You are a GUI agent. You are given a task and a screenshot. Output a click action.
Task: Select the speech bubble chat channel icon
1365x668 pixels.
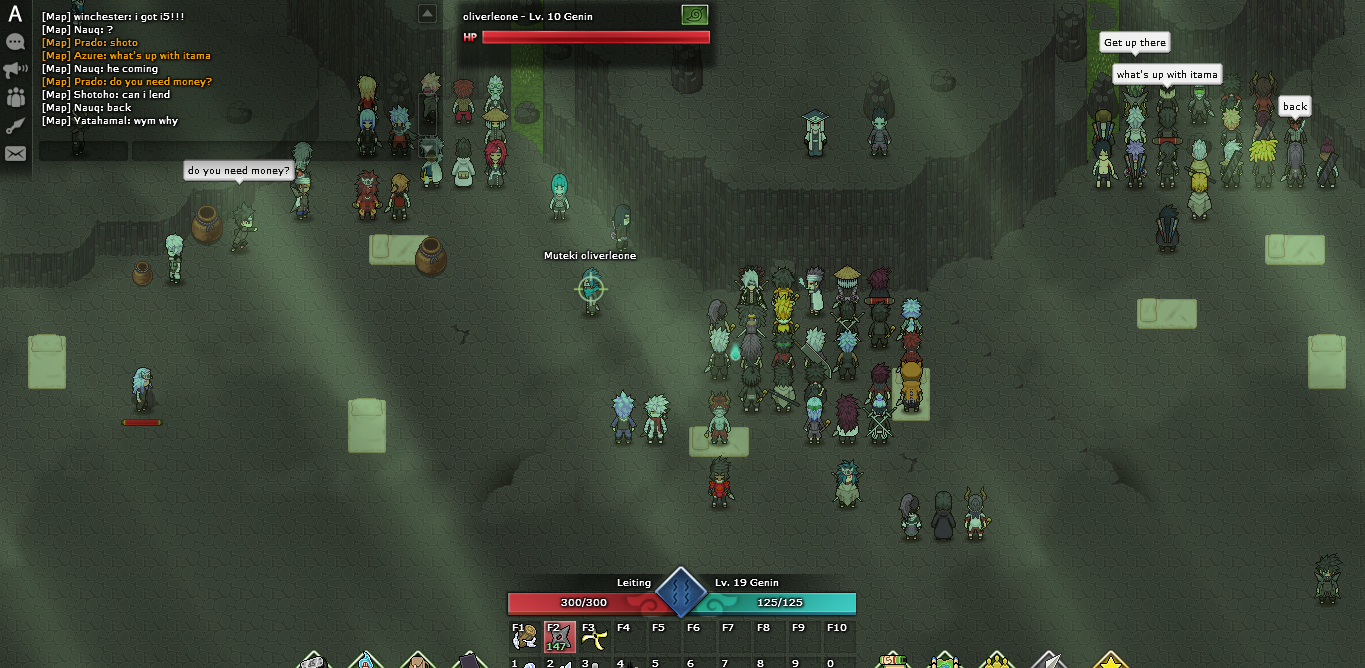point(15,42)
